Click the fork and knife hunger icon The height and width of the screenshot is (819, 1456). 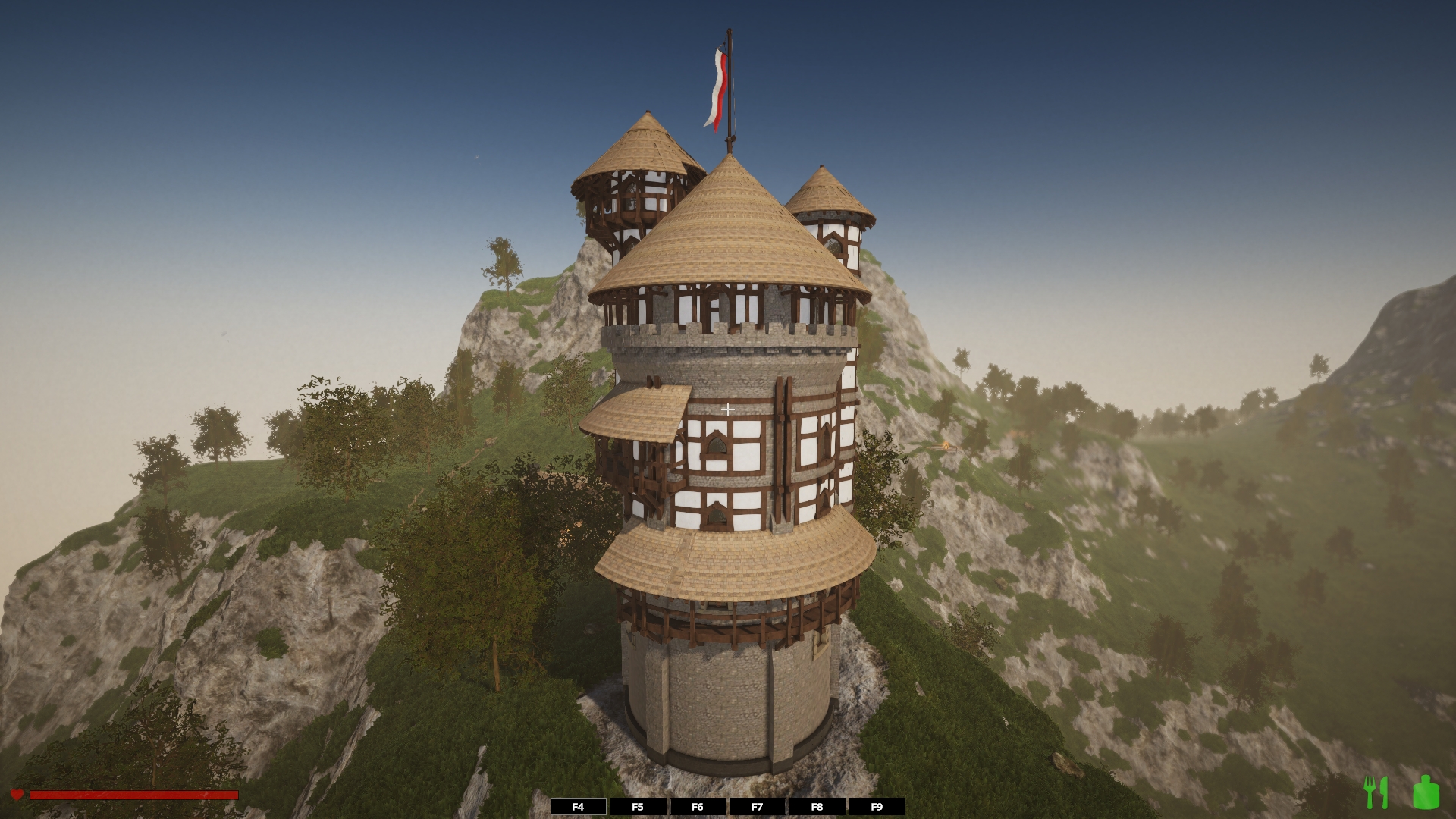[x=1376, y=792]
